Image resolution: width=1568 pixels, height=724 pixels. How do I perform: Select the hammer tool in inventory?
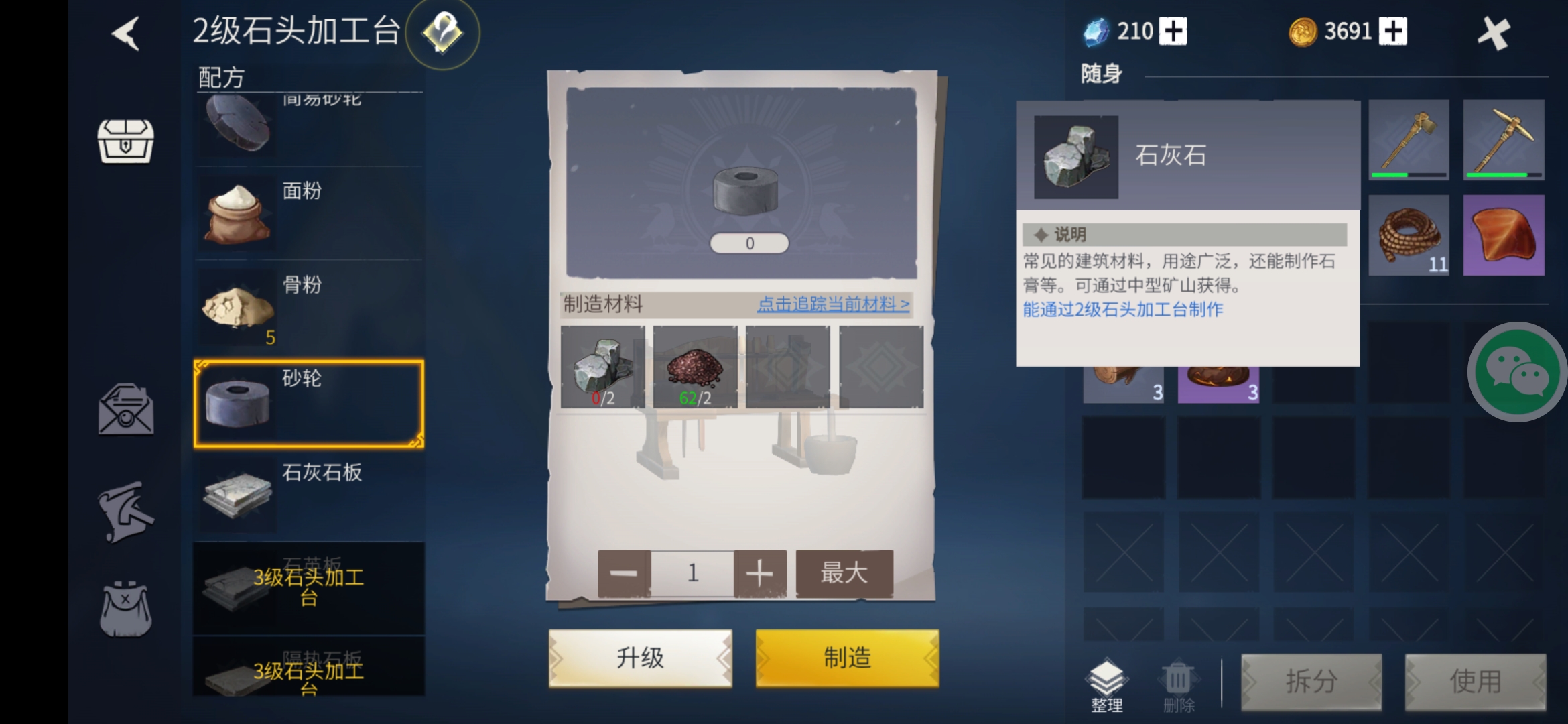[1410, 139]
